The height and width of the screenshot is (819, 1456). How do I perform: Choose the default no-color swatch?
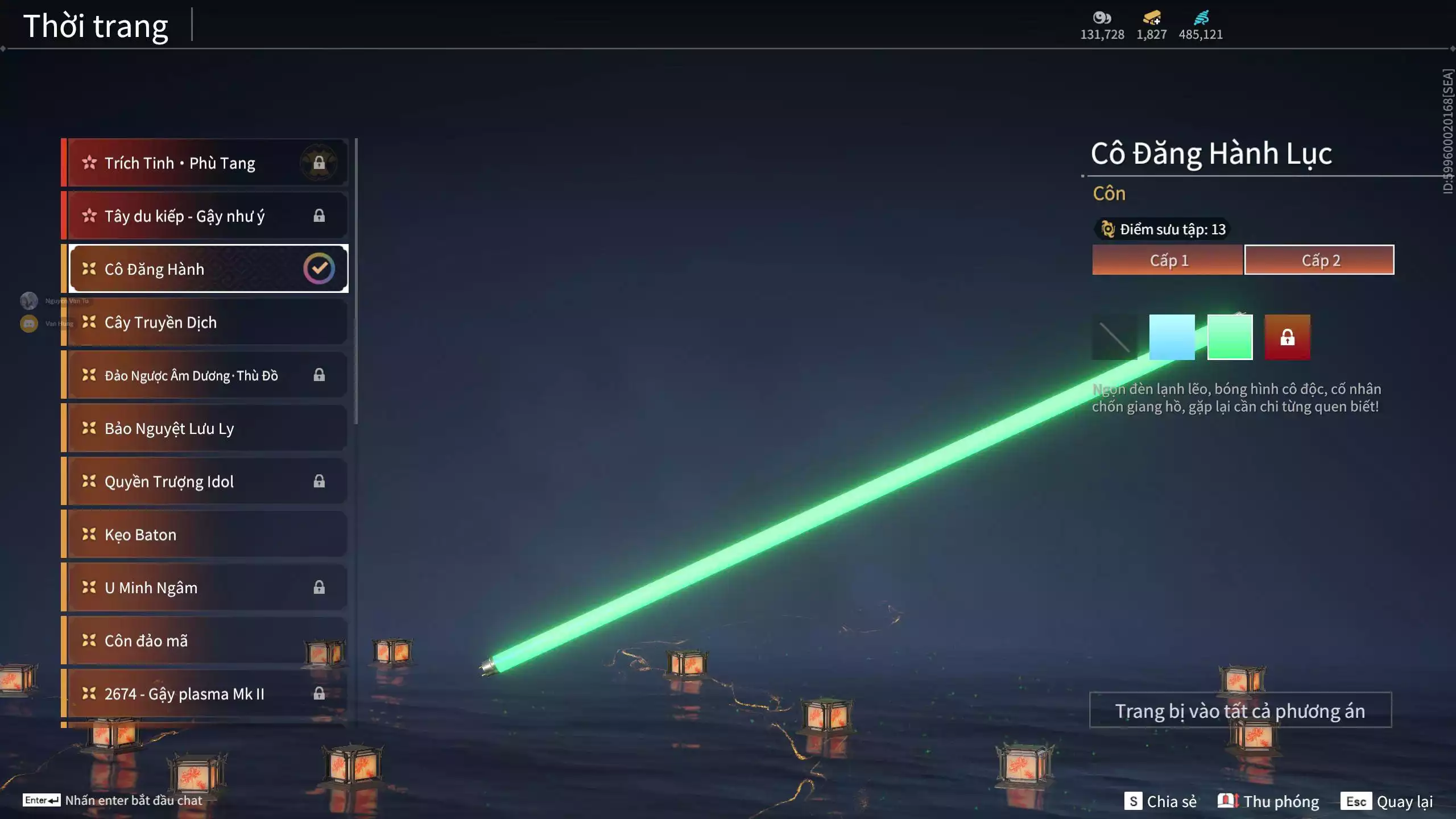point(1115,337)
